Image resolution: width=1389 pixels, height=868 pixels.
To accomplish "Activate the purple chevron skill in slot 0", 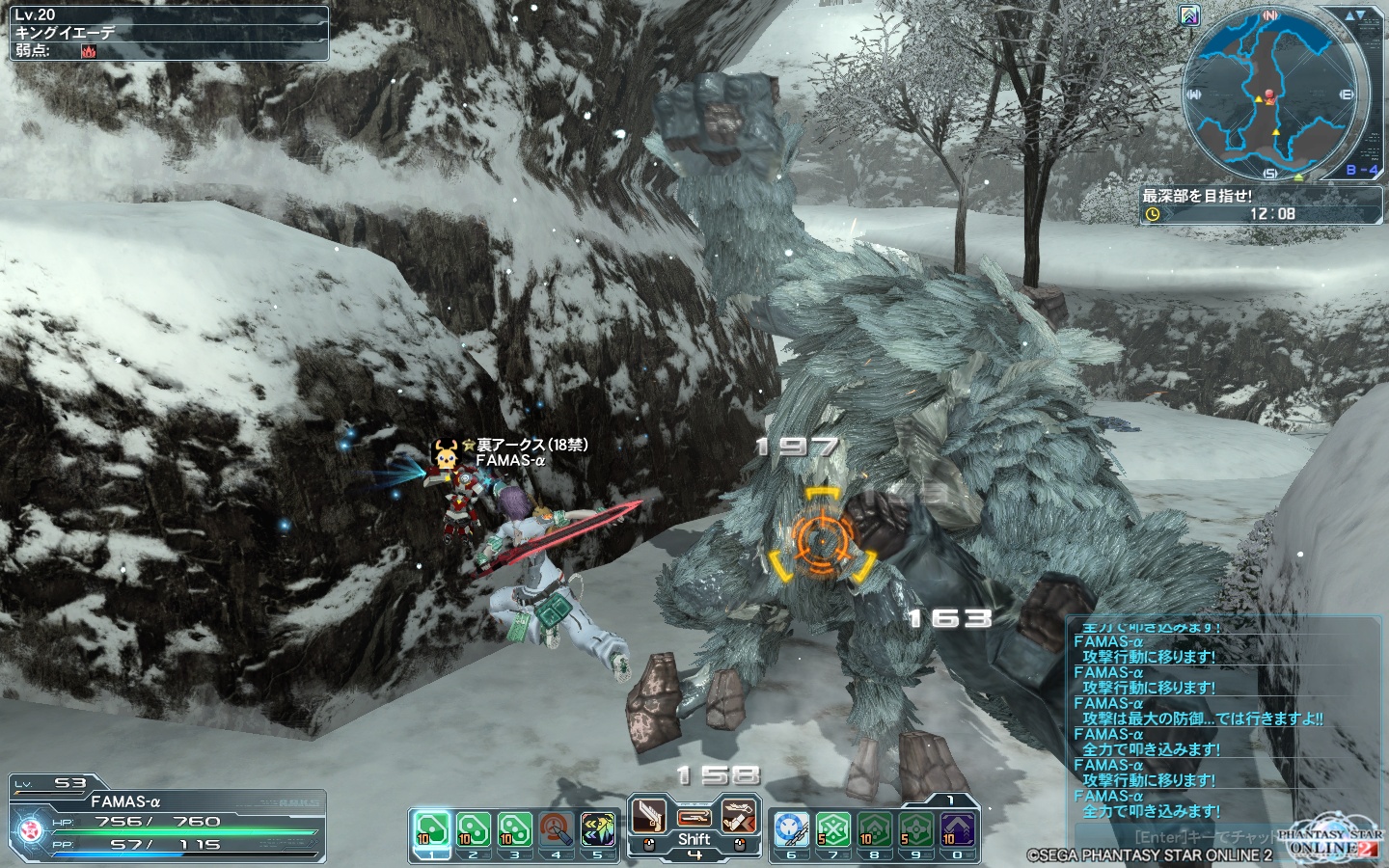I will click(x=958, y=829).
